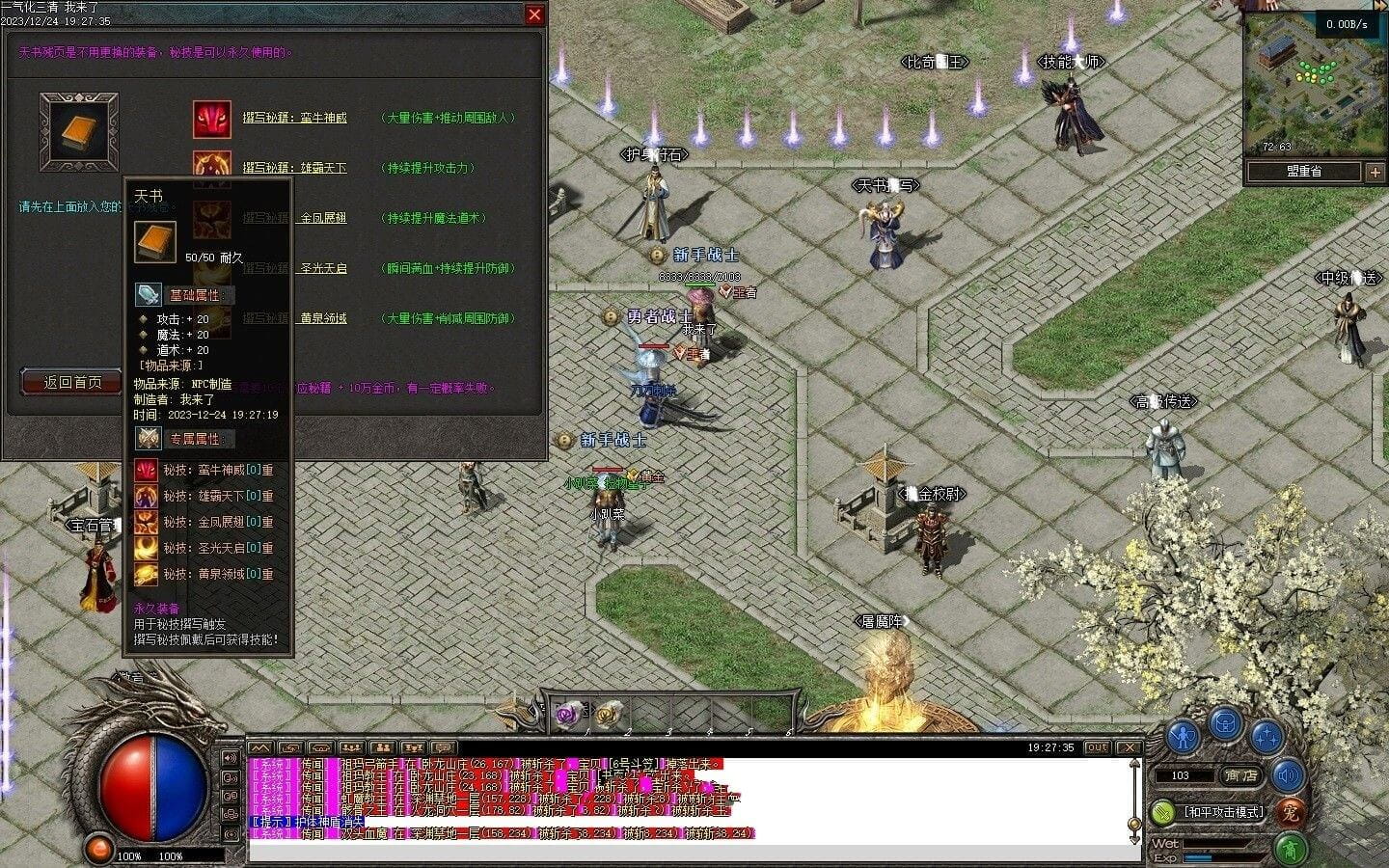Collapse the chat panel with the Out button
This screenshot has width=1389, height=868.
pyautogui.click(x=1098, y=747)
